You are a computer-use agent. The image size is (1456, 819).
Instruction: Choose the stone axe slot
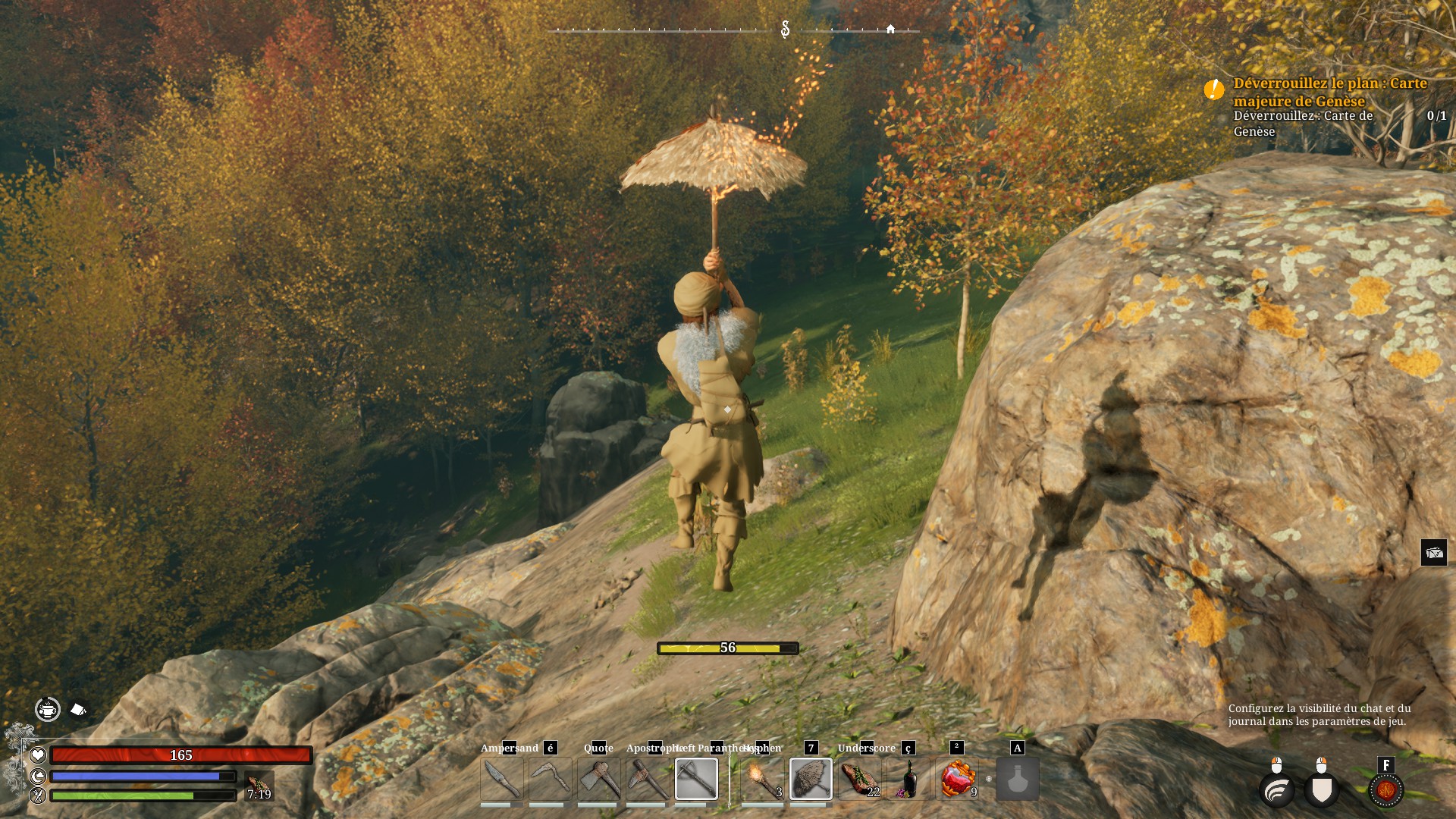(x=598, y=779)
